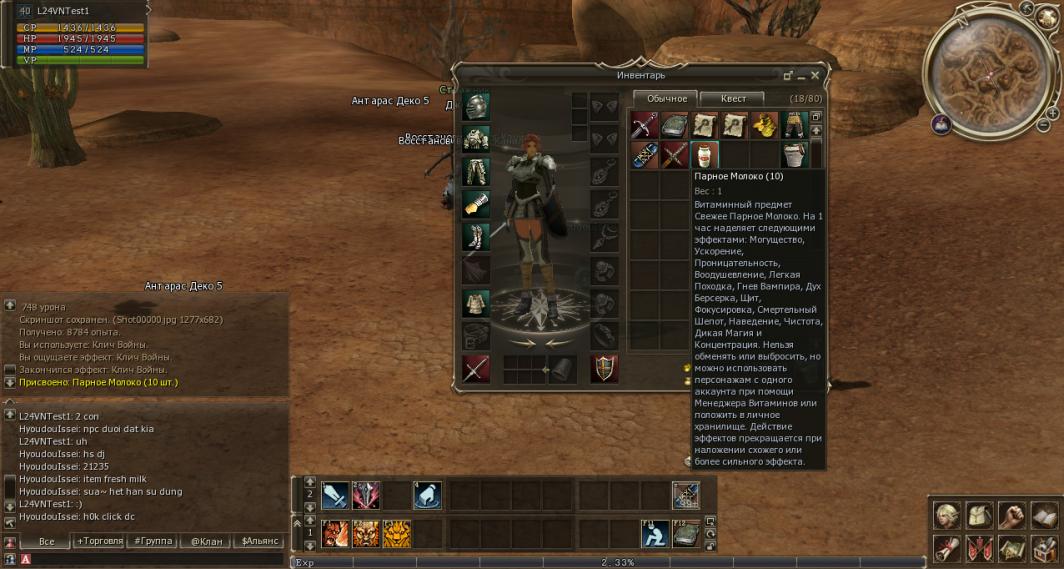Close the Инвентарь window
Screen dimensions: 1064x569
coord(815,75)
